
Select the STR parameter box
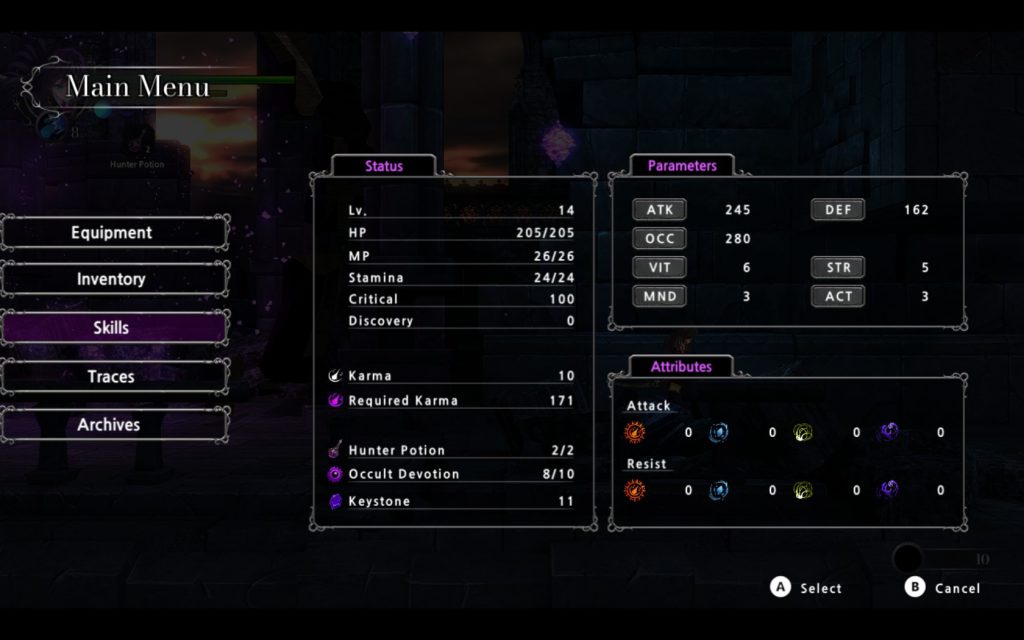pos(837,268)
